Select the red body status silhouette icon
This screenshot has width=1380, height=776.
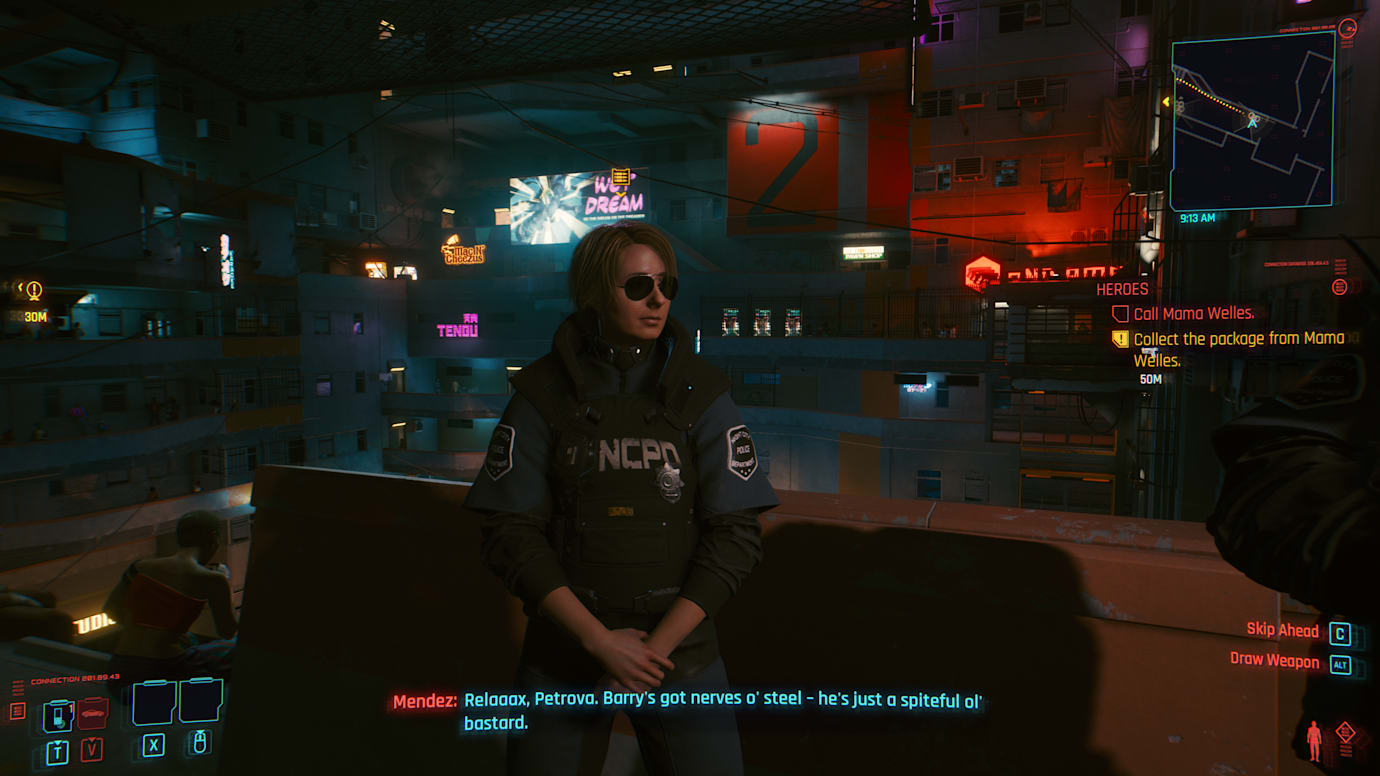click(1313, 740)
